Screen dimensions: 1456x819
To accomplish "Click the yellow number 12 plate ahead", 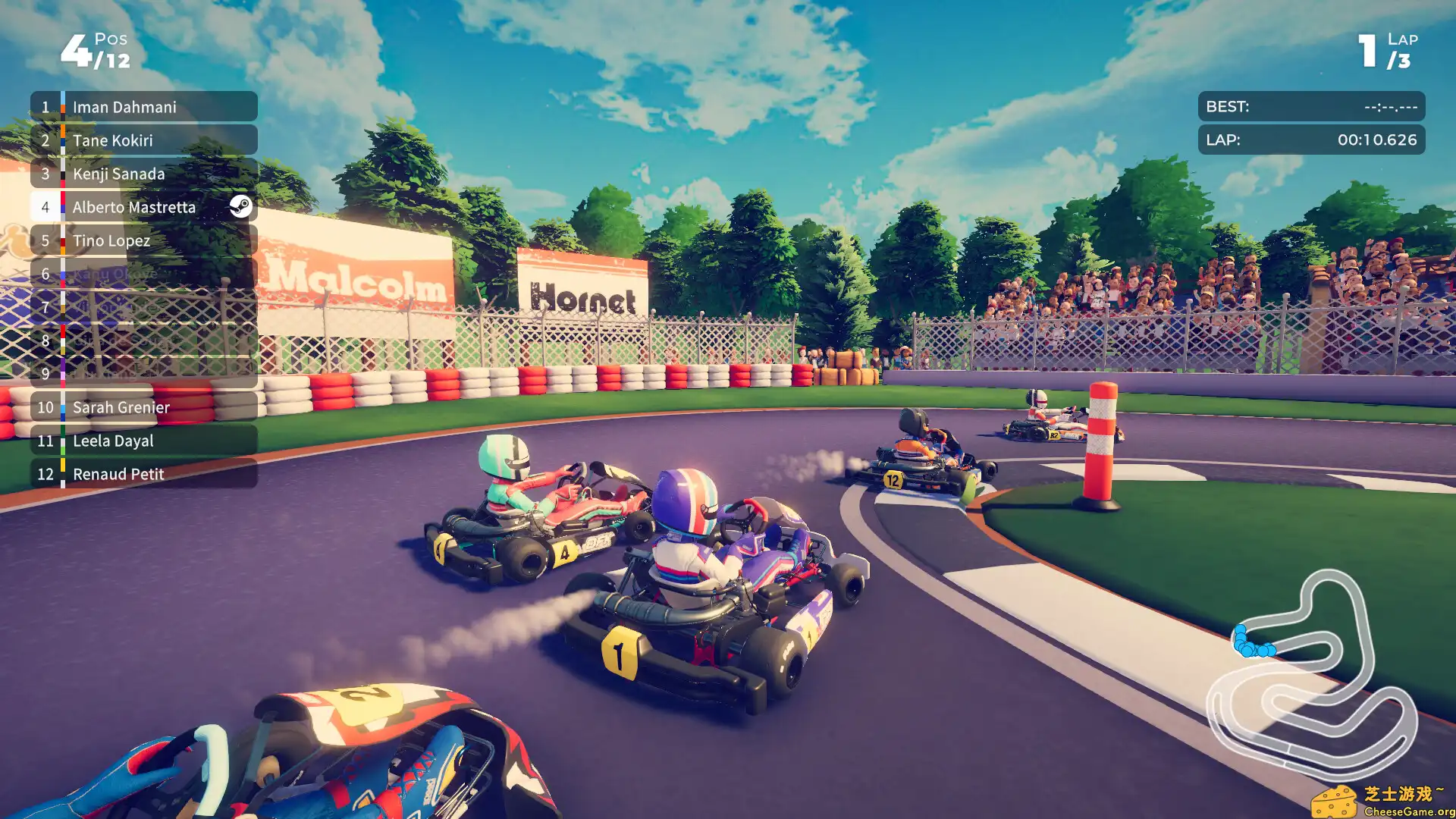I will (892, 479).
